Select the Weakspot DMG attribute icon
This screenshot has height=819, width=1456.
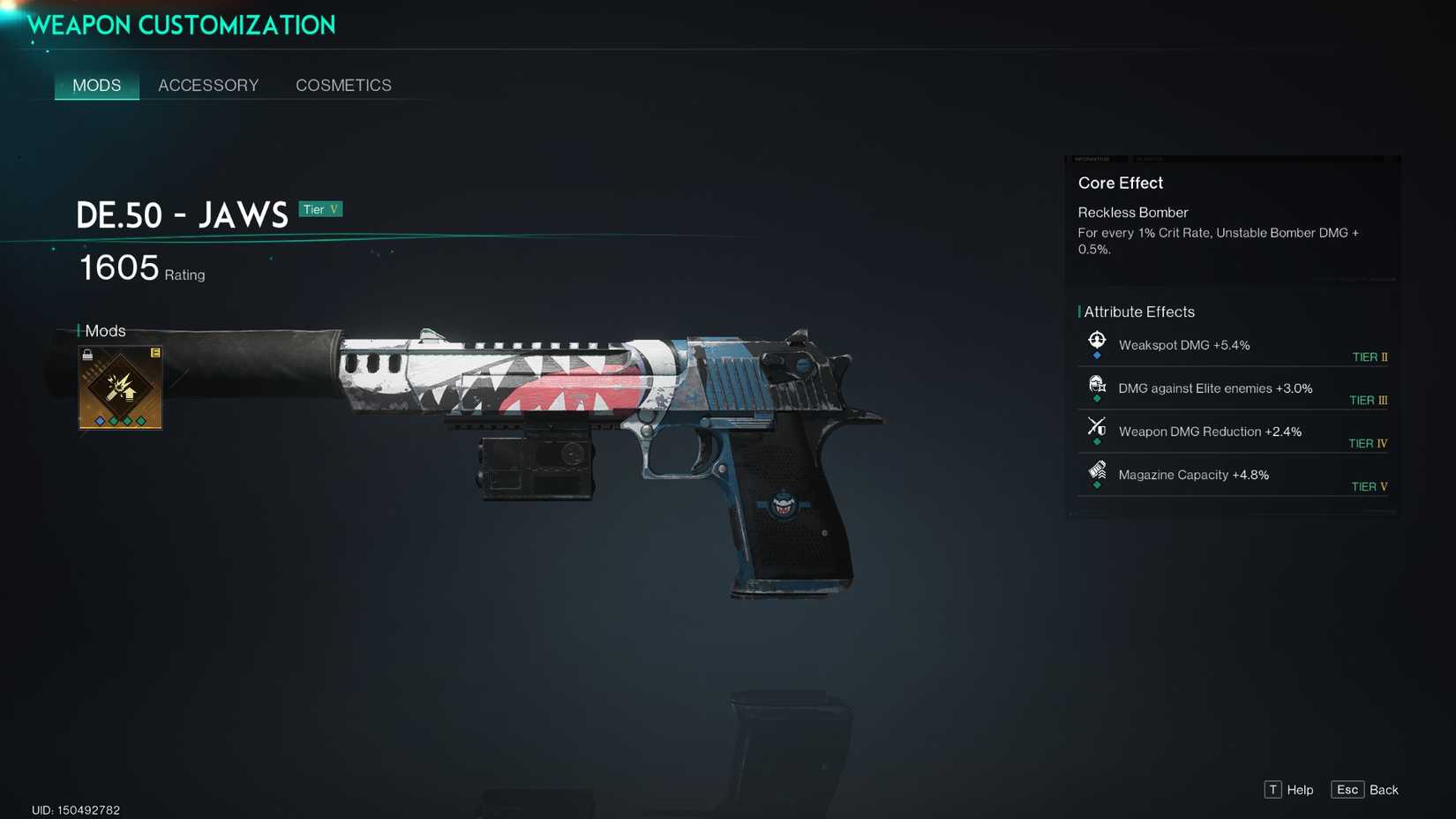(x=1098, y=338)
